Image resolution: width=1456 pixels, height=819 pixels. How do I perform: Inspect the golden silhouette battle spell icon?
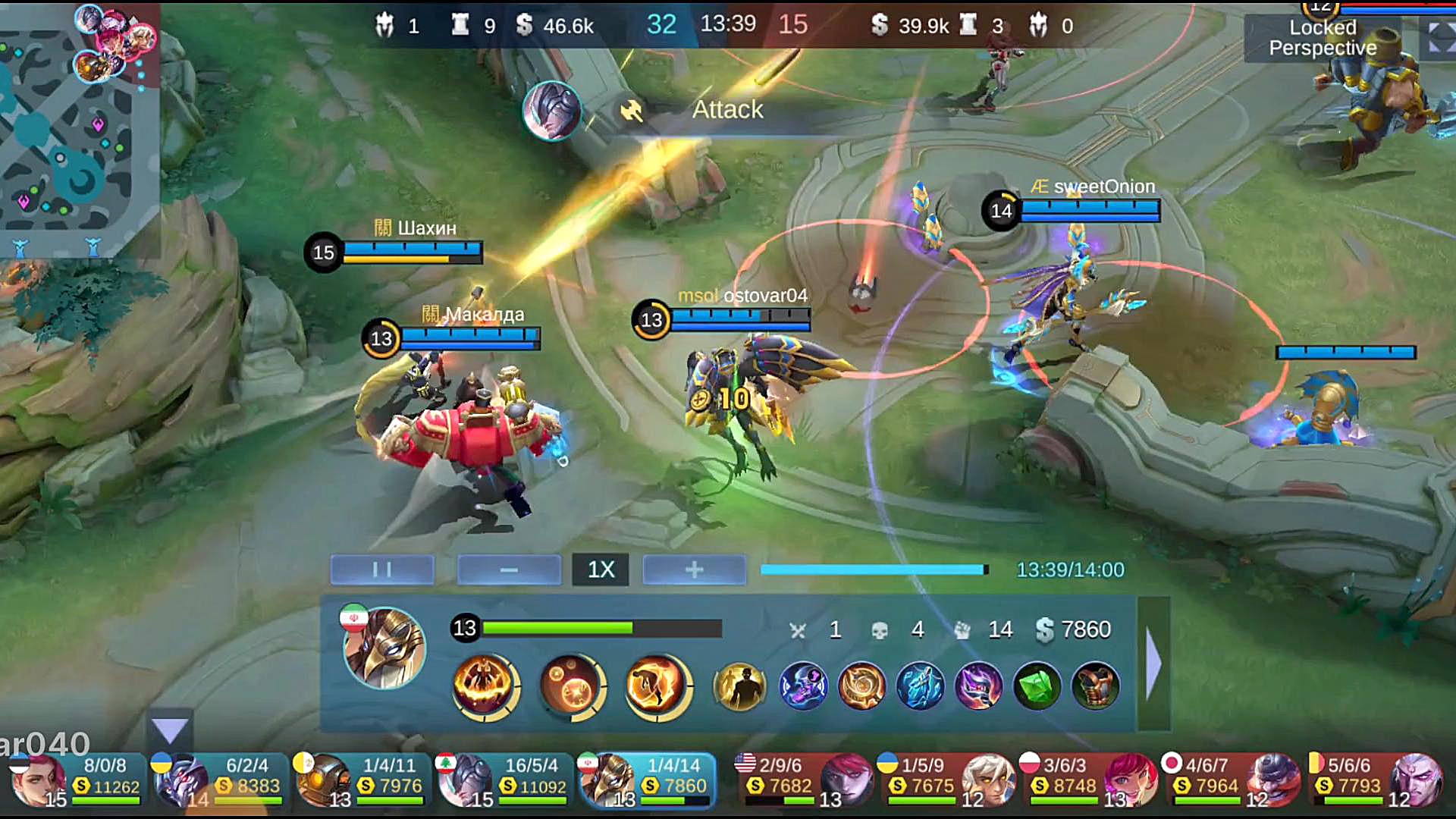click(739, 687)
